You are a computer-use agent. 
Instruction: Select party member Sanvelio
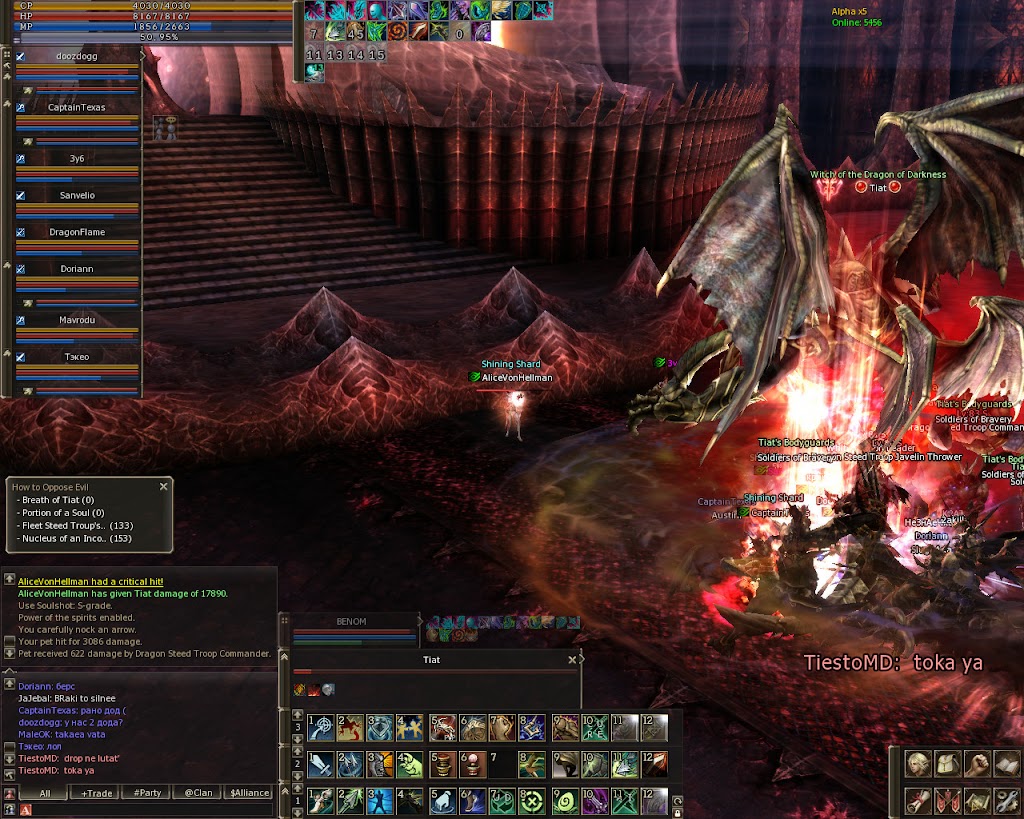coord(77,196)
